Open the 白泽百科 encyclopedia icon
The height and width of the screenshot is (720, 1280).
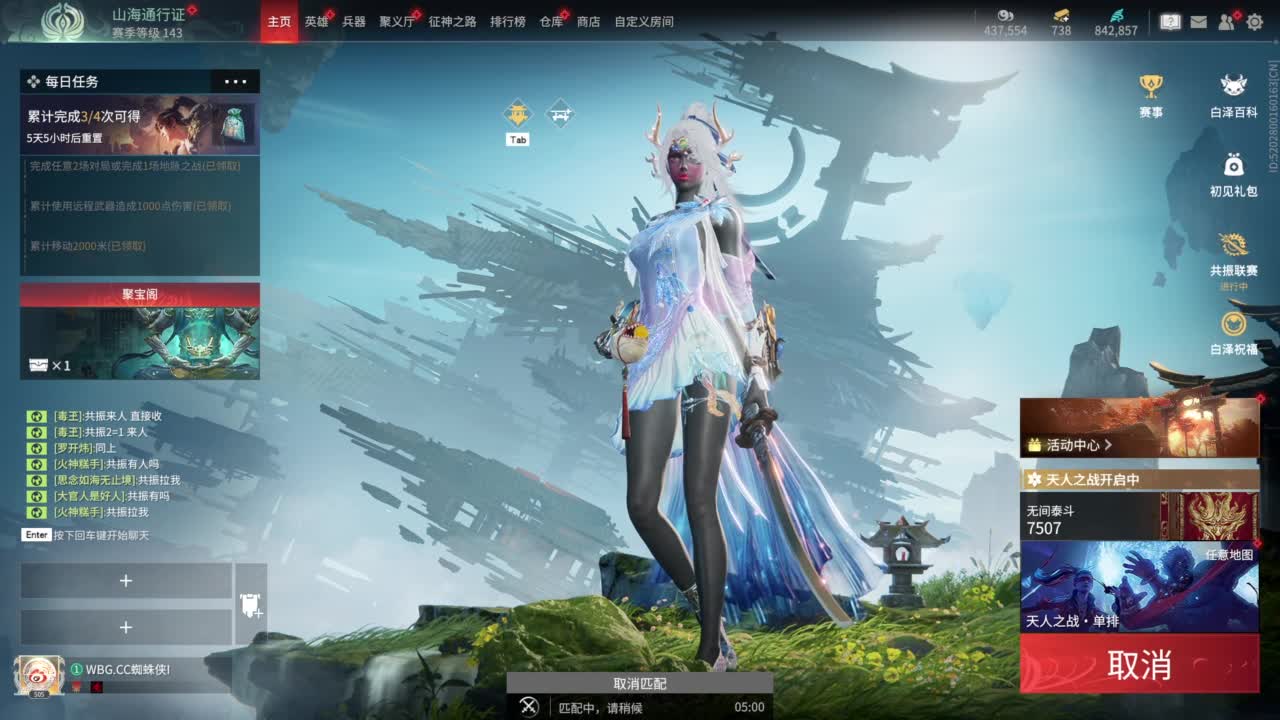tap(1232, 88)
